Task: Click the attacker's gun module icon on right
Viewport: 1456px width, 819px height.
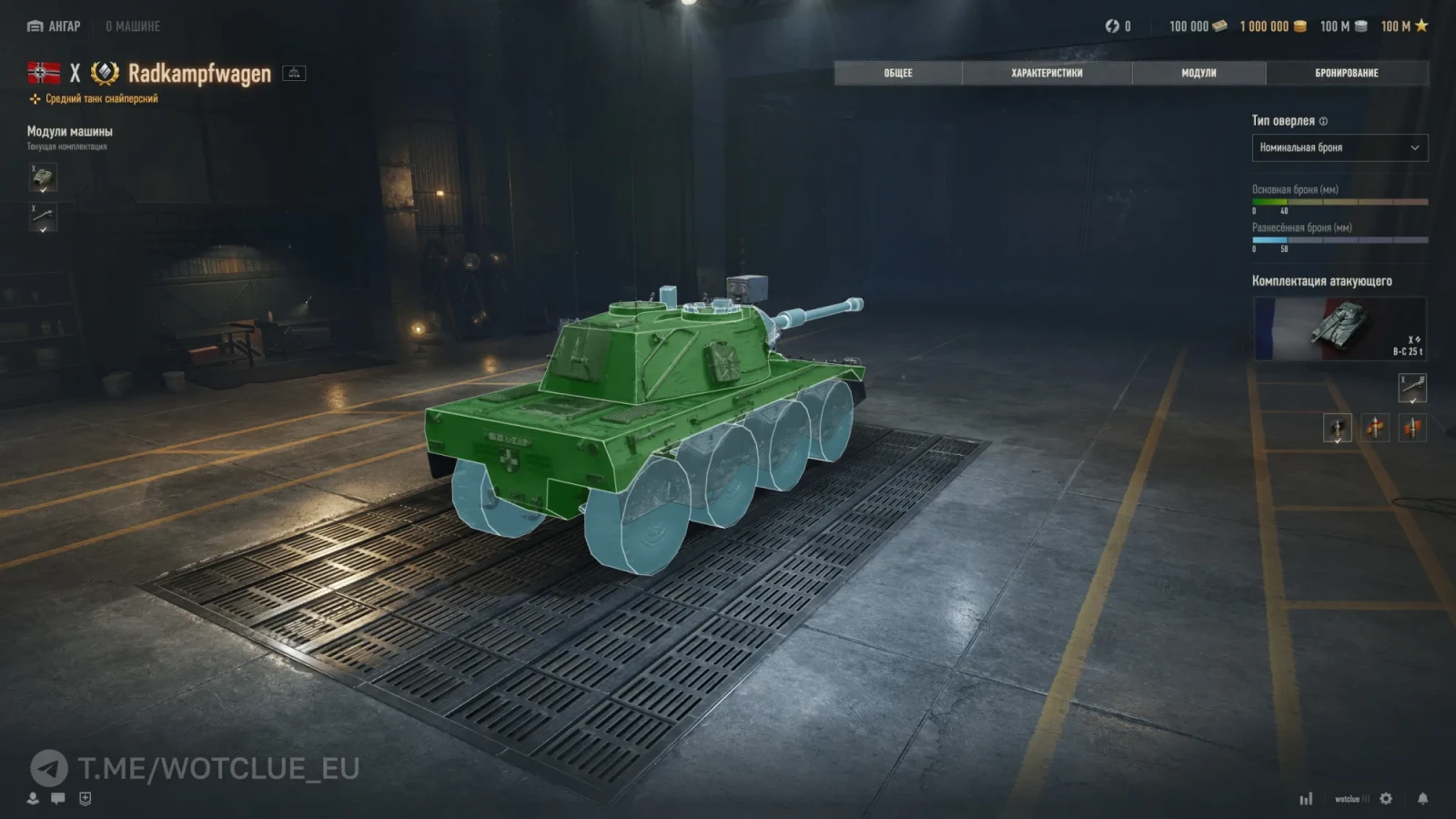Action: [1412, 387]
